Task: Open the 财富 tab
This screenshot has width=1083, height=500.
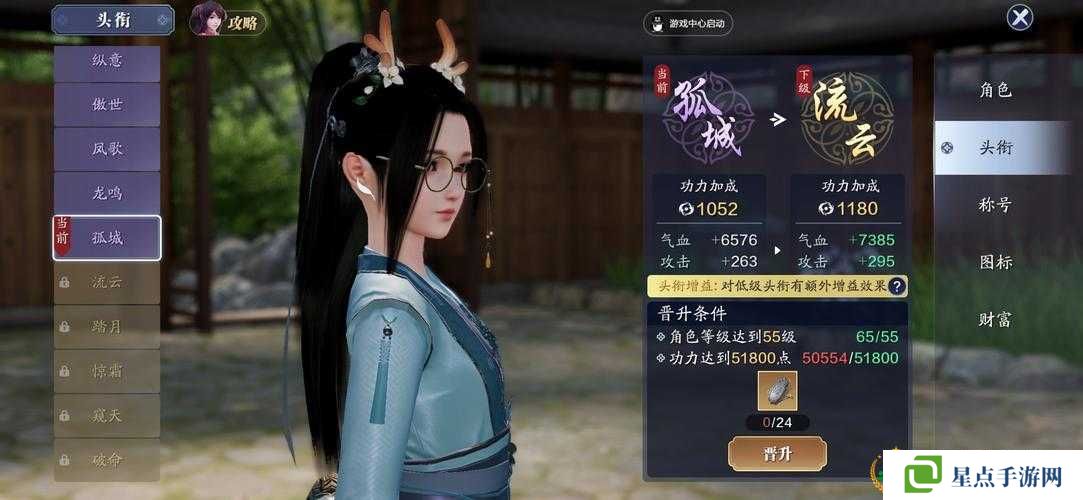Action: click(x=995, y=320)
